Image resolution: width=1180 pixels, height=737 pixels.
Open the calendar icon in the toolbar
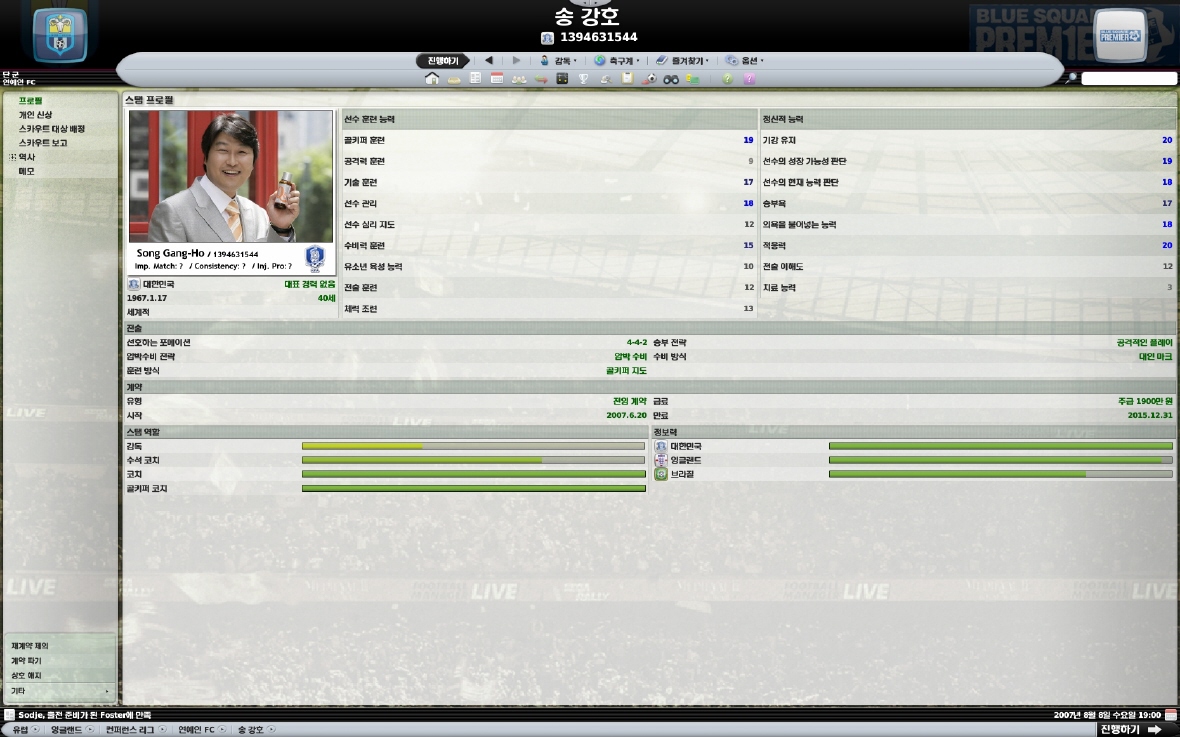point(497,79)
